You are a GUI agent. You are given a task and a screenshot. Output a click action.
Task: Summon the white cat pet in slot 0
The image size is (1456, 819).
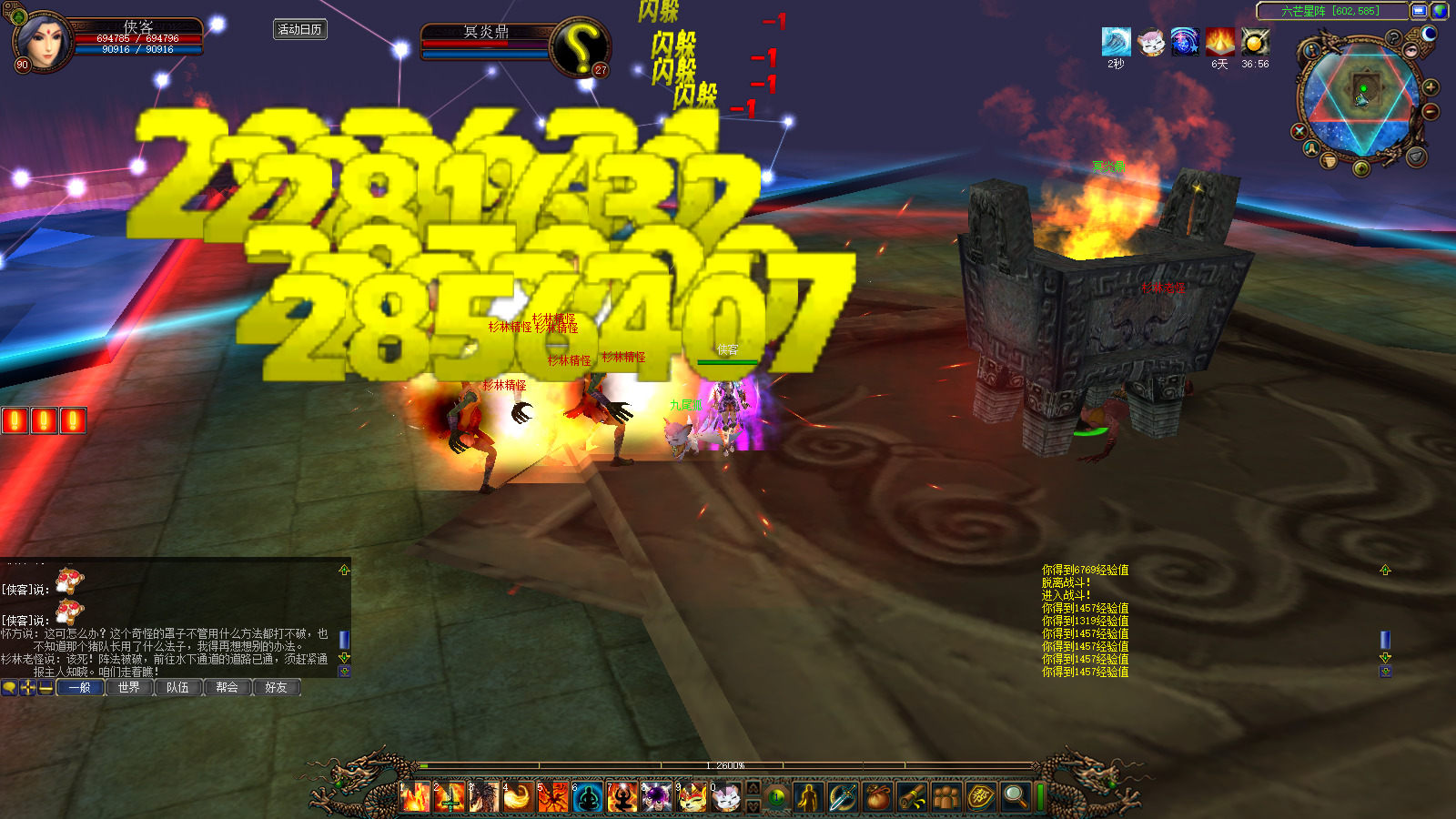pos(725,798)
